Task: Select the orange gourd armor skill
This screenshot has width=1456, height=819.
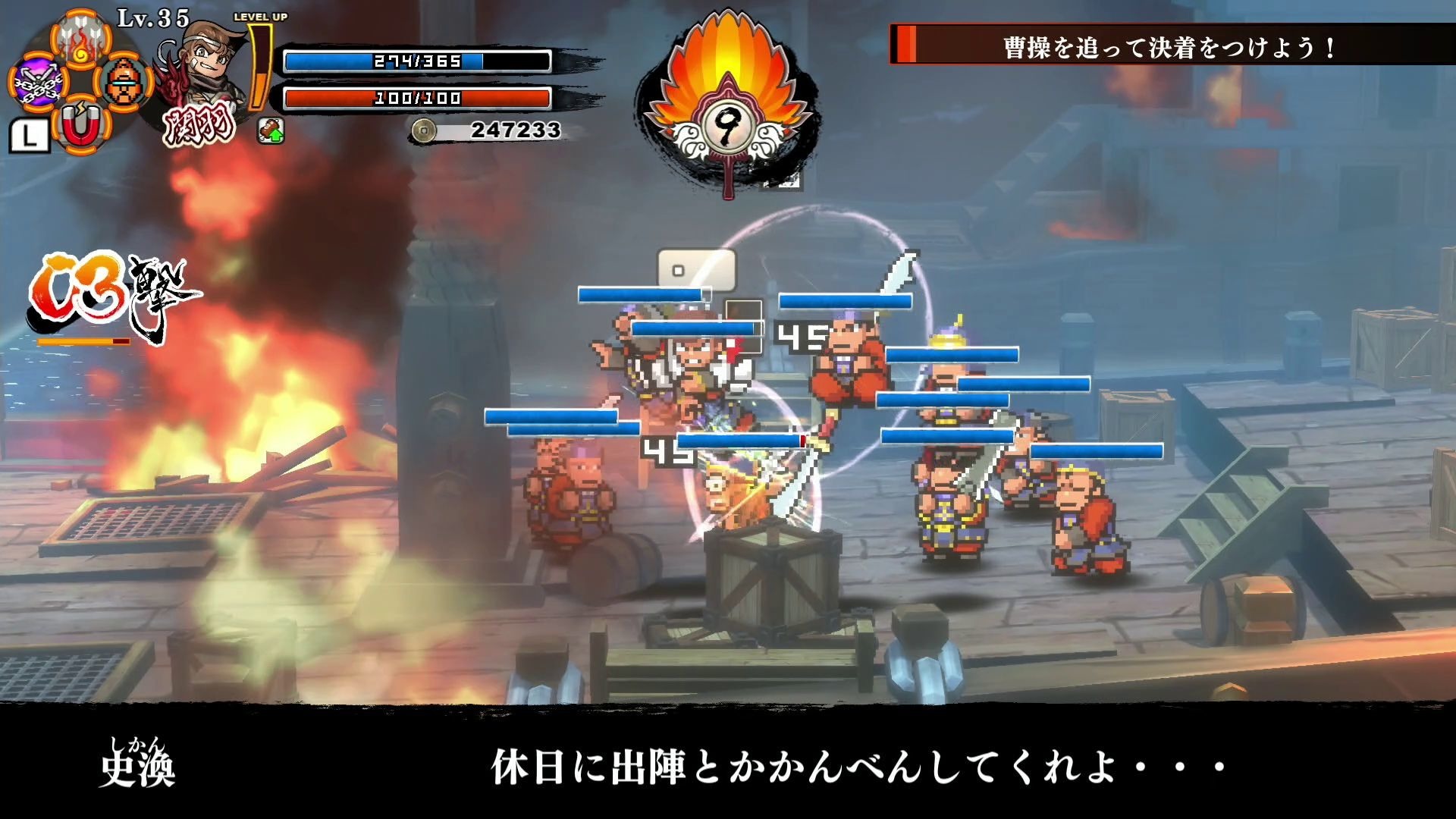Action: pyautogui.click(x=124, y=82)
